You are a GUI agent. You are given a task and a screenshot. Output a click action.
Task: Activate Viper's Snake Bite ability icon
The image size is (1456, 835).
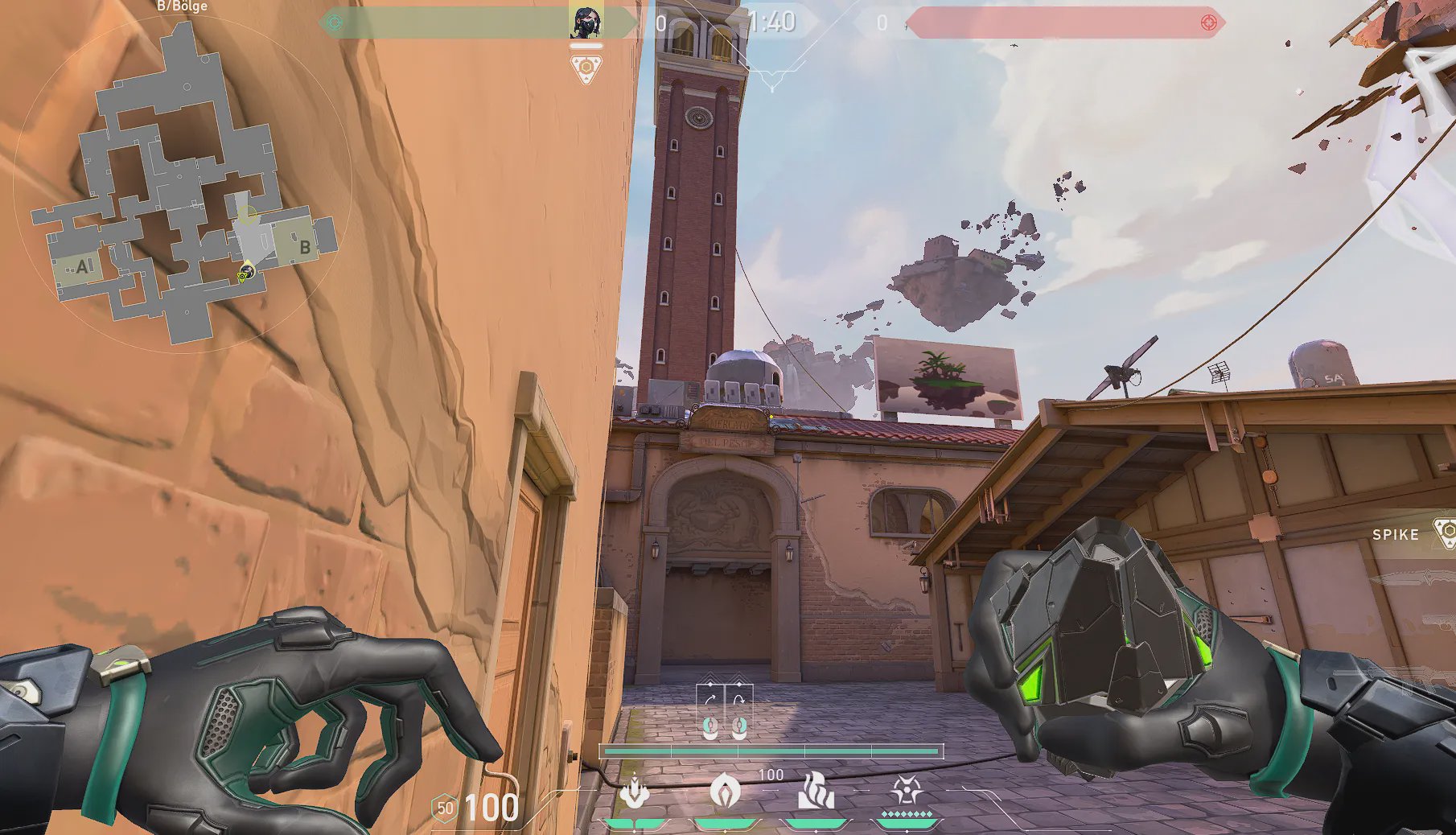635,792
